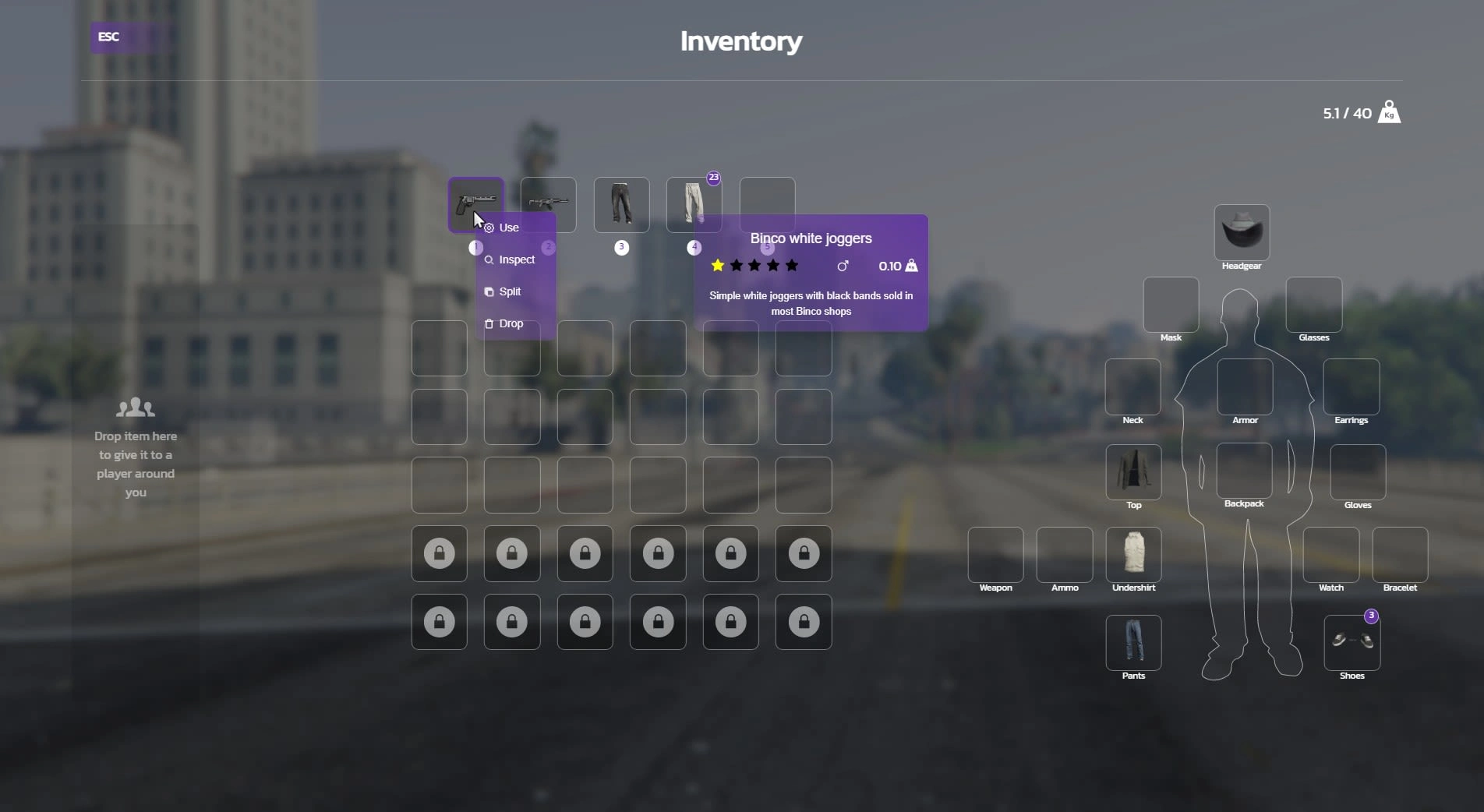Select the pistol in the first inventory slot
This screenshot has width=1484, height=812.
475,204
